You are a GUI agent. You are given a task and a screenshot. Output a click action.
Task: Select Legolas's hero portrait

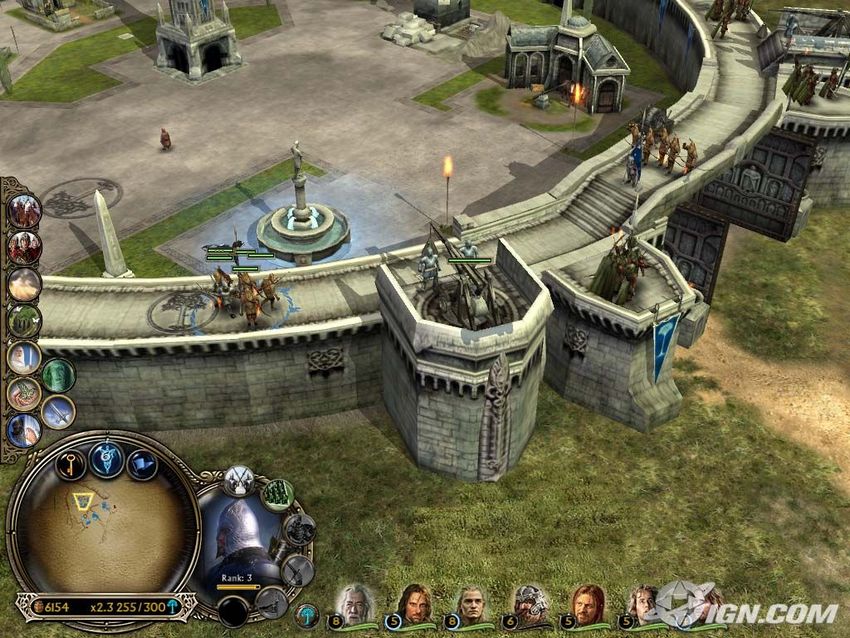(x=470, y=604)
